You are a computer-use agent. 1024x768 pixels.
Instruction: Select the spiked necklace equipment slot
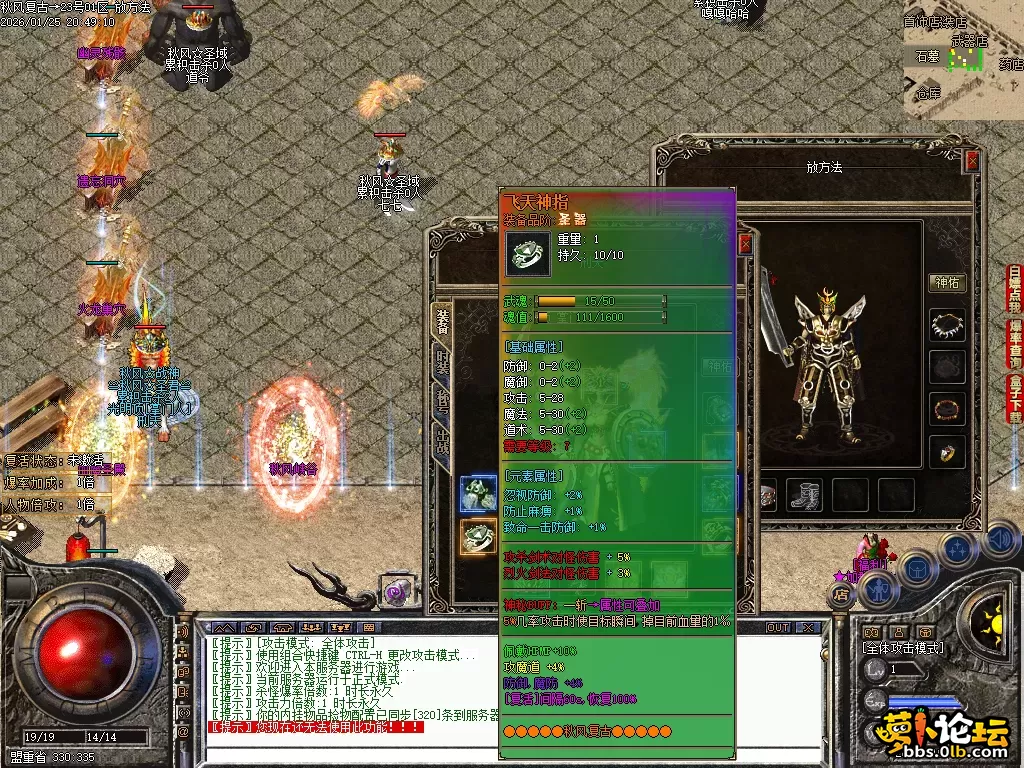click(947, 325)
